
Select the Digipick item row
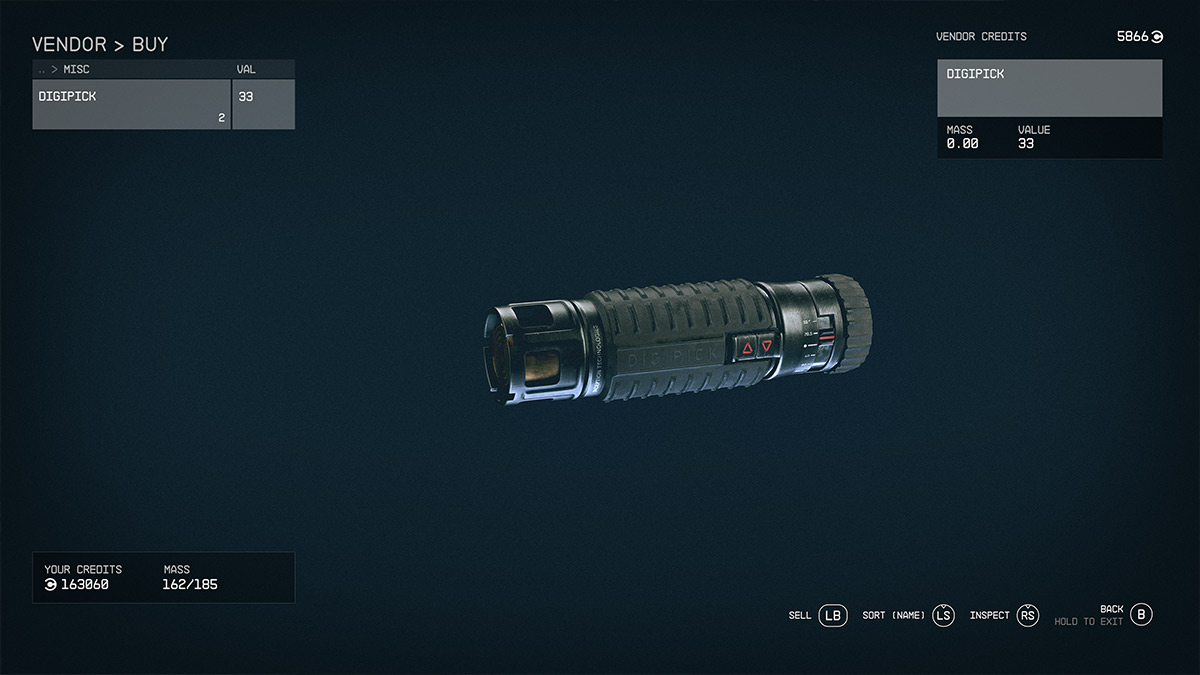[132, 104]
